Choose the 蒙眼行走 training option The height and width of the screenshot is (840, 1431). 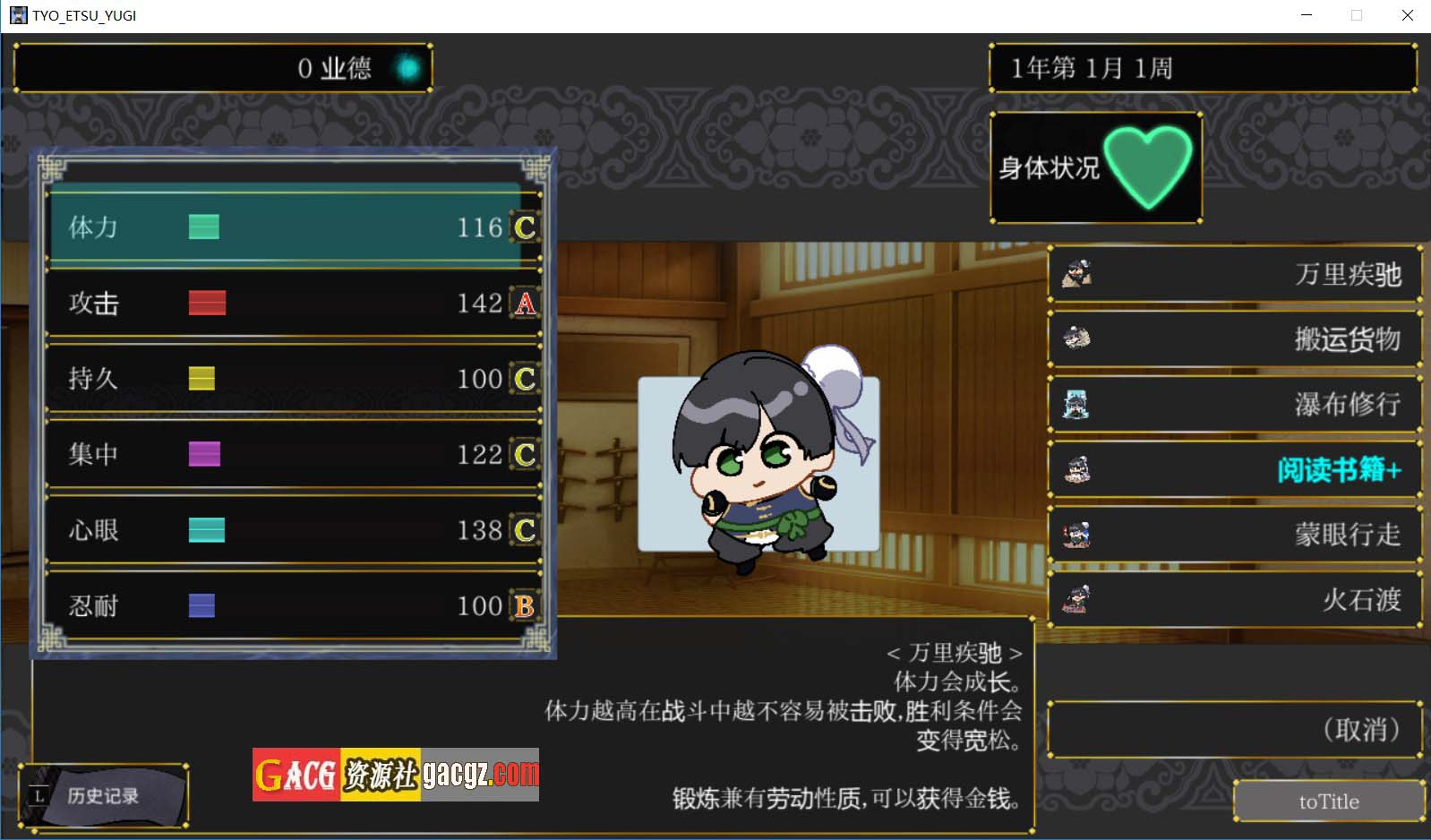1234,535
